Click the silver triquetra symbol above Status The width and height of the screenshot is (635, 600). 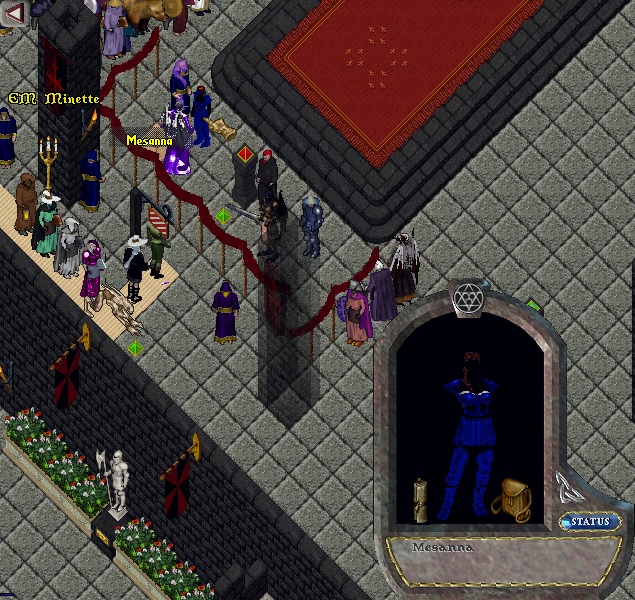(571, 488)
